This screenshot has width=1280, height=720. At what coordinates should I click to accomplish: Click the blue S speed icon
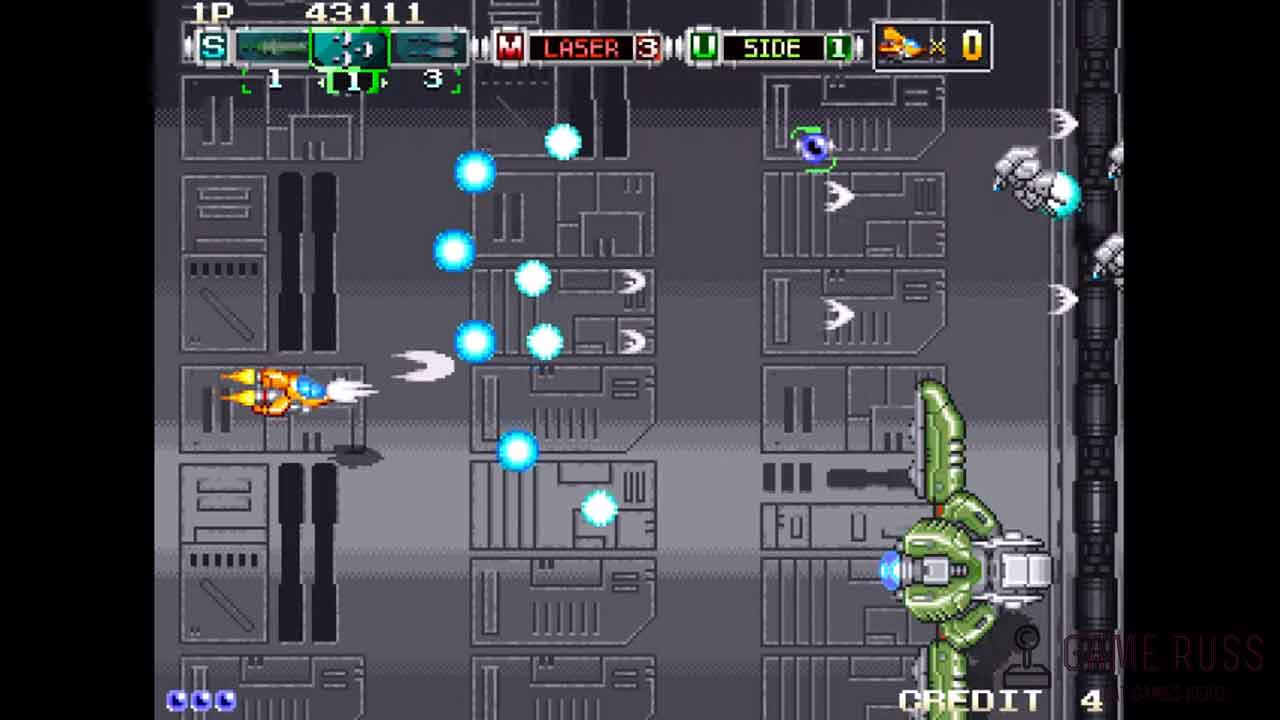(x=212, y=47)
